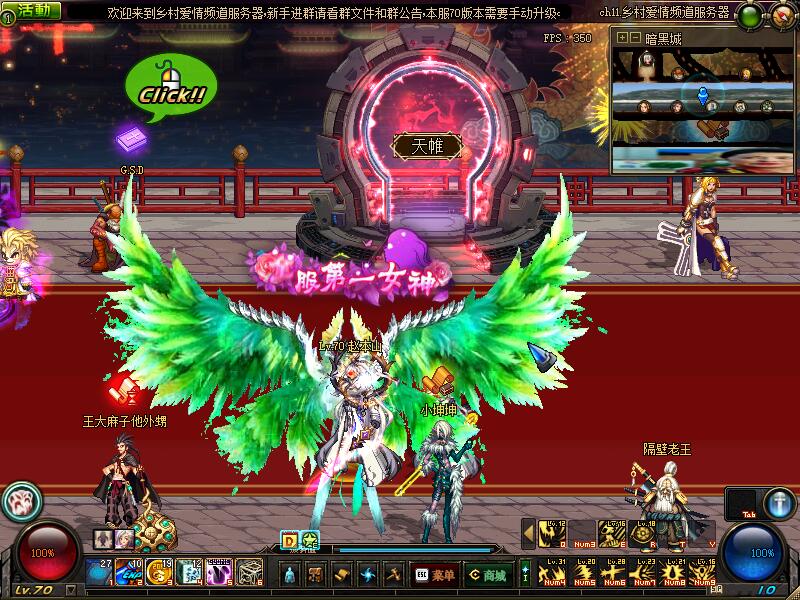Zoom in the minimap with plus button
Viewport: 800px width, 600px height.
coord(622,38)
